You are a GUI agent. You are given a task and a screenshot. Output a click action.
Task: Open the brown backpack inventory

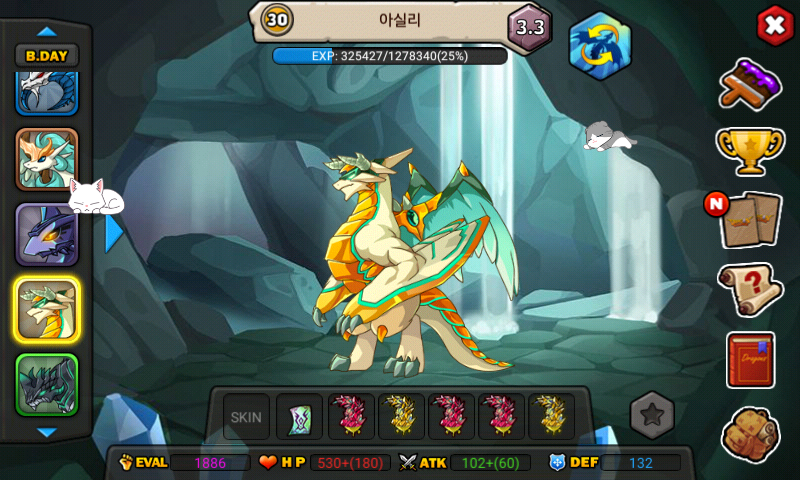(x=750, y=432)
